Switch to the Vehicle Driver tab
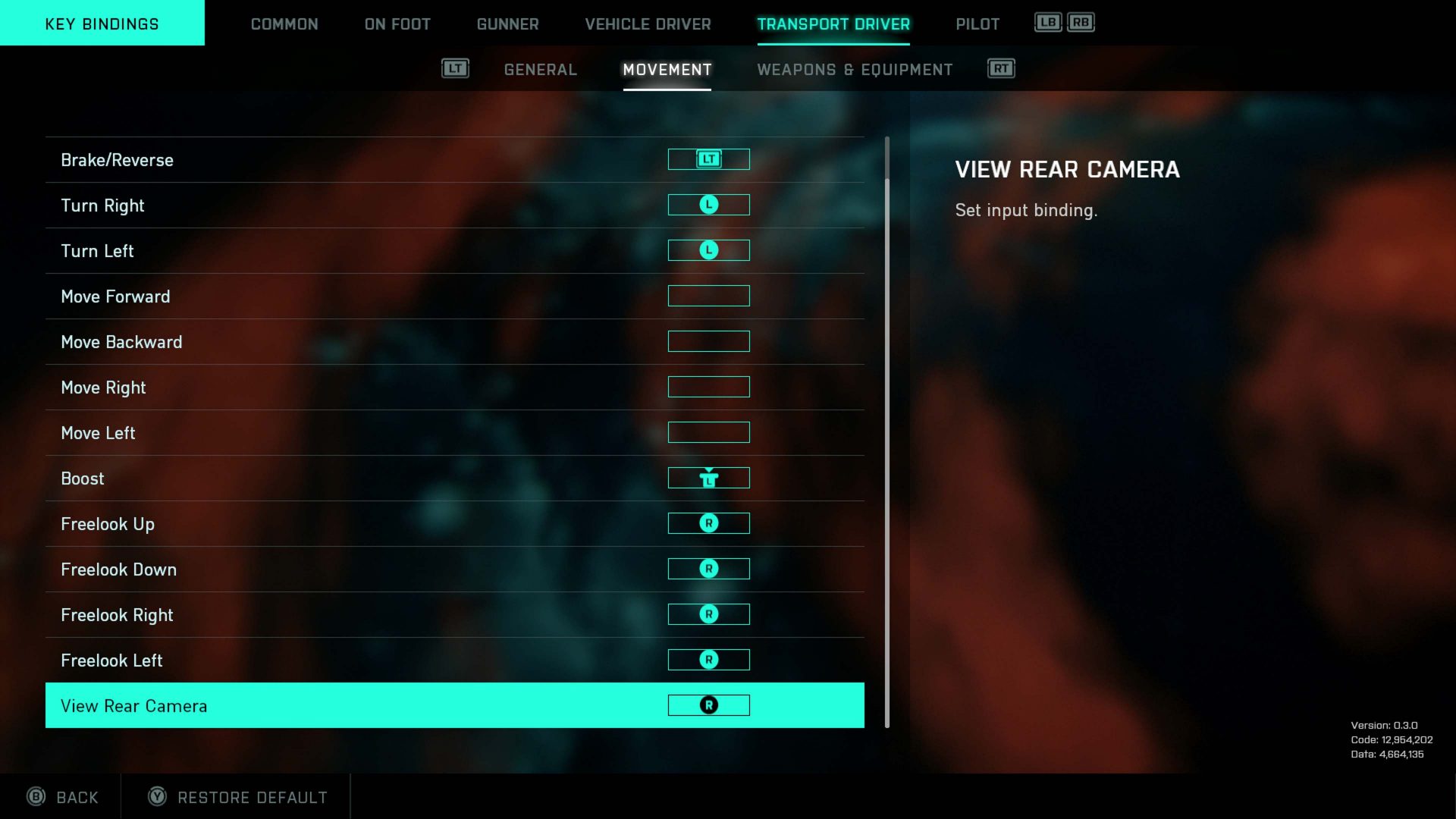Viewport: 1456px width, 819px height. (647, 24)
